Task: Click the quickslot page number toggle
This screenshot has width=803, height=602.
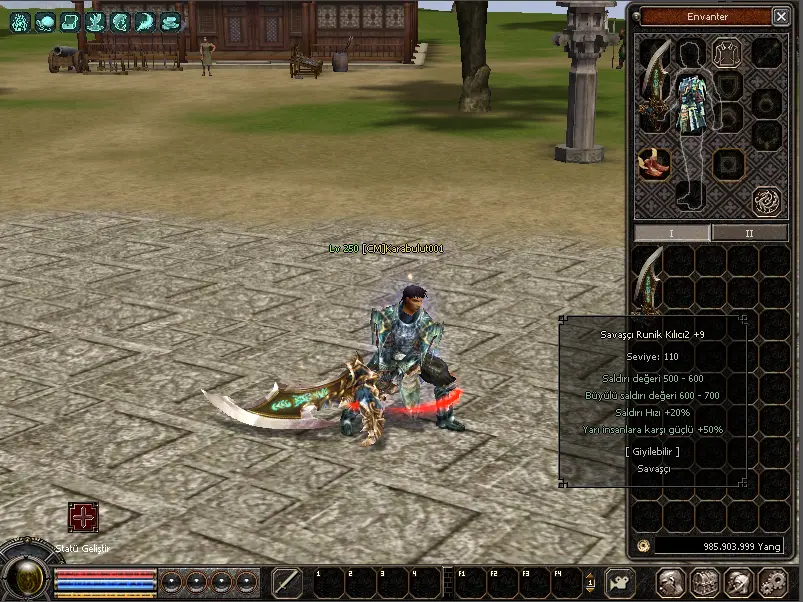Action: click(591, 581)
